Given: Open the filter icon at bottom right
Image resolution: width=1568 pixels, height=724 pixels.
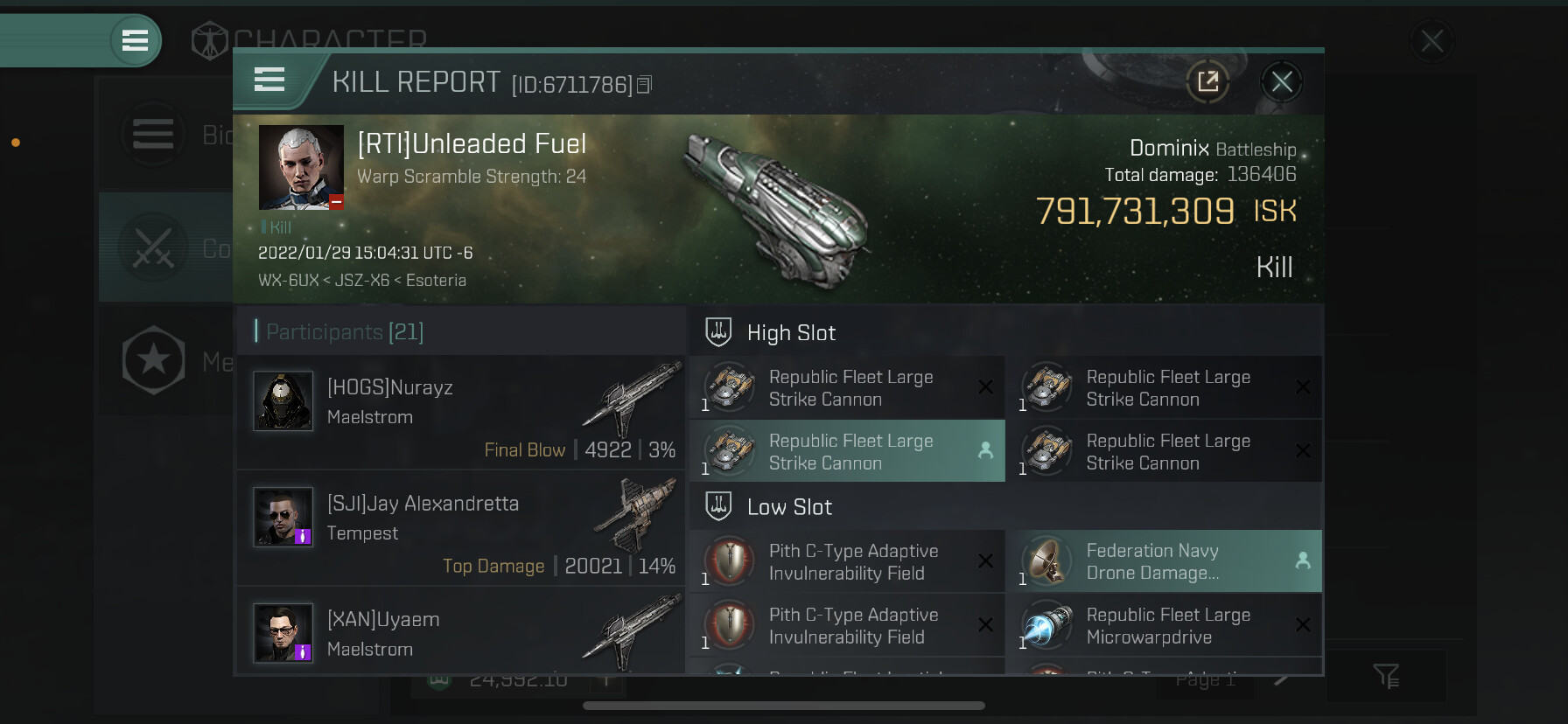Looking at the screenshot, I should [x=1386, y=675].
